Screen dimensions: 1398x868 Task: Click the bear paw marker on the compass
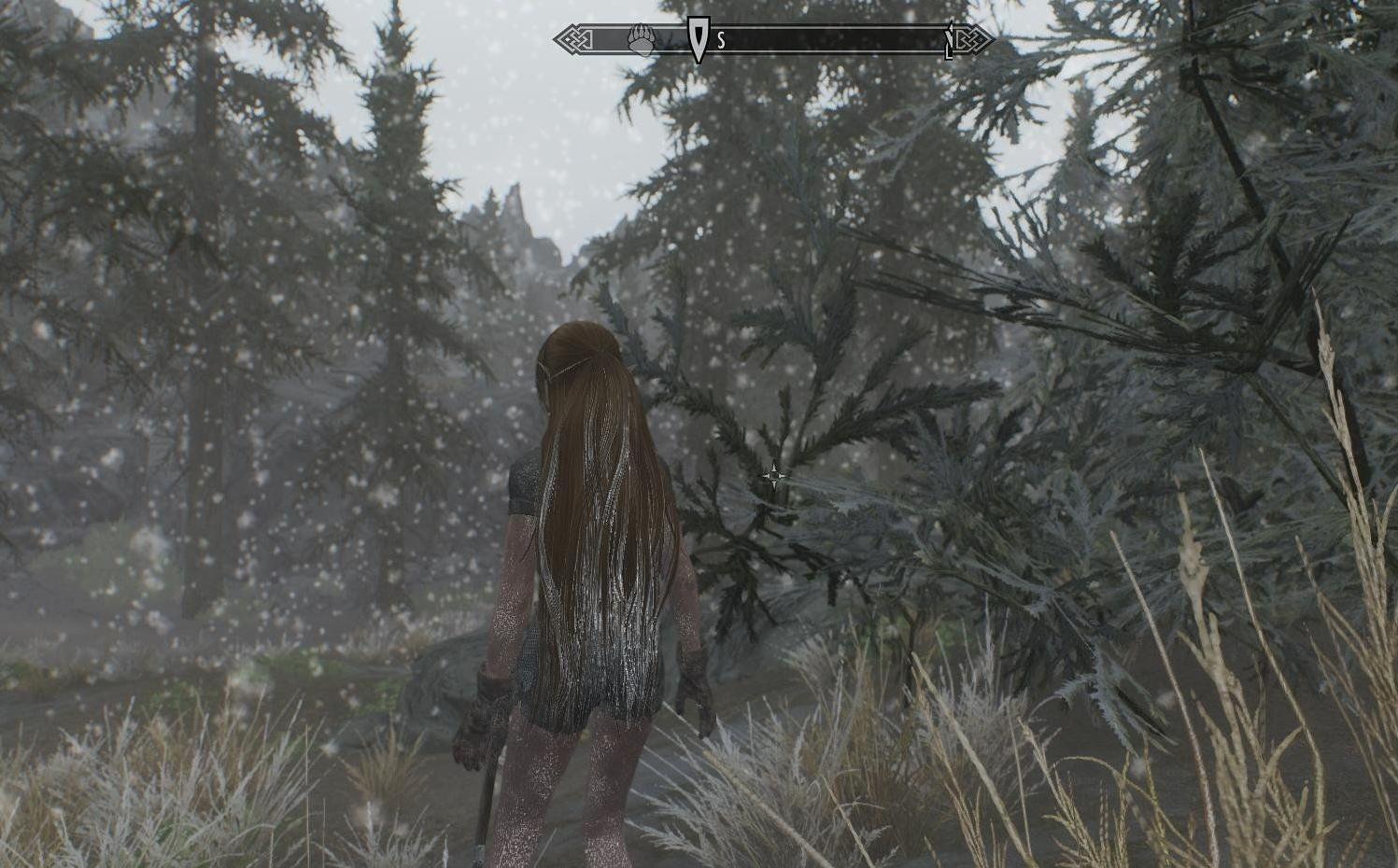(x=641, y=40)
